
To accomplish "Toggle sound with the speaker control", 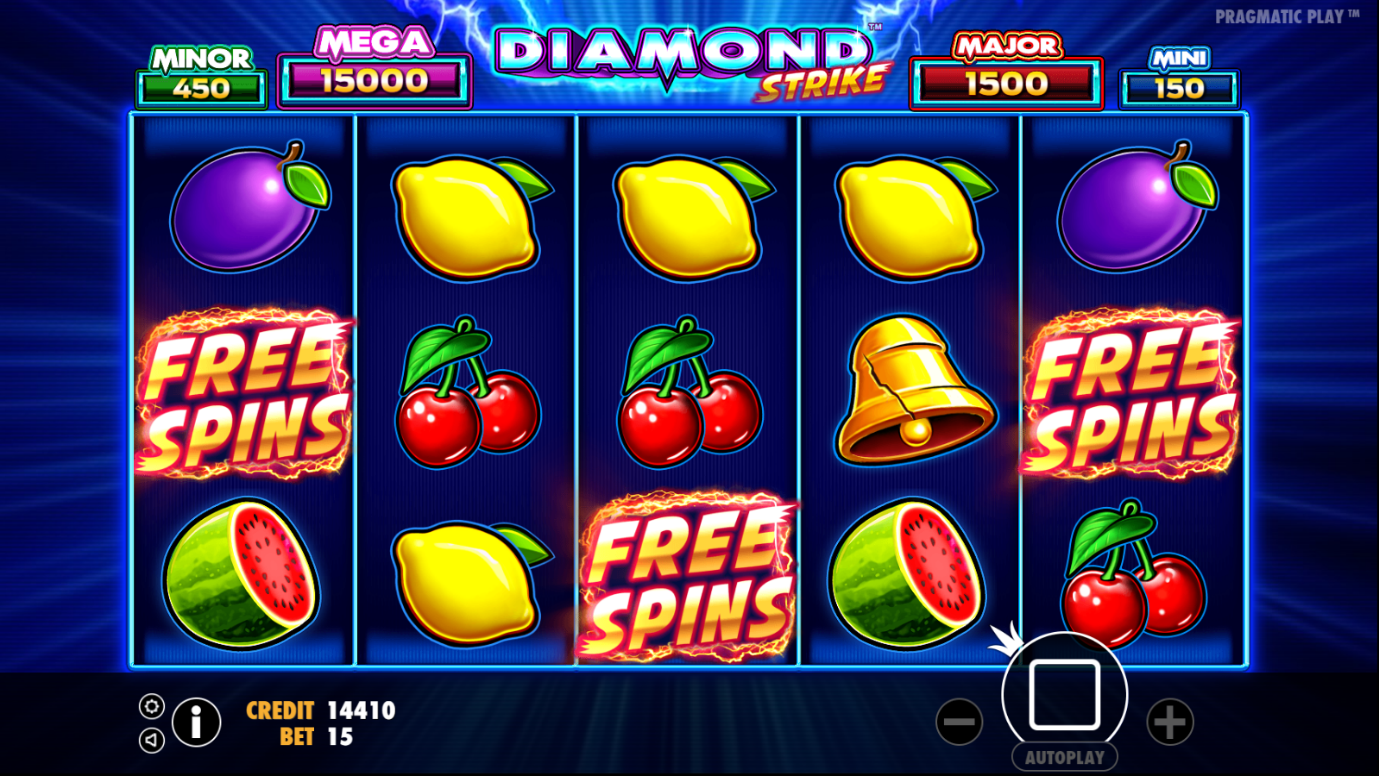I will tap(150, 741).
